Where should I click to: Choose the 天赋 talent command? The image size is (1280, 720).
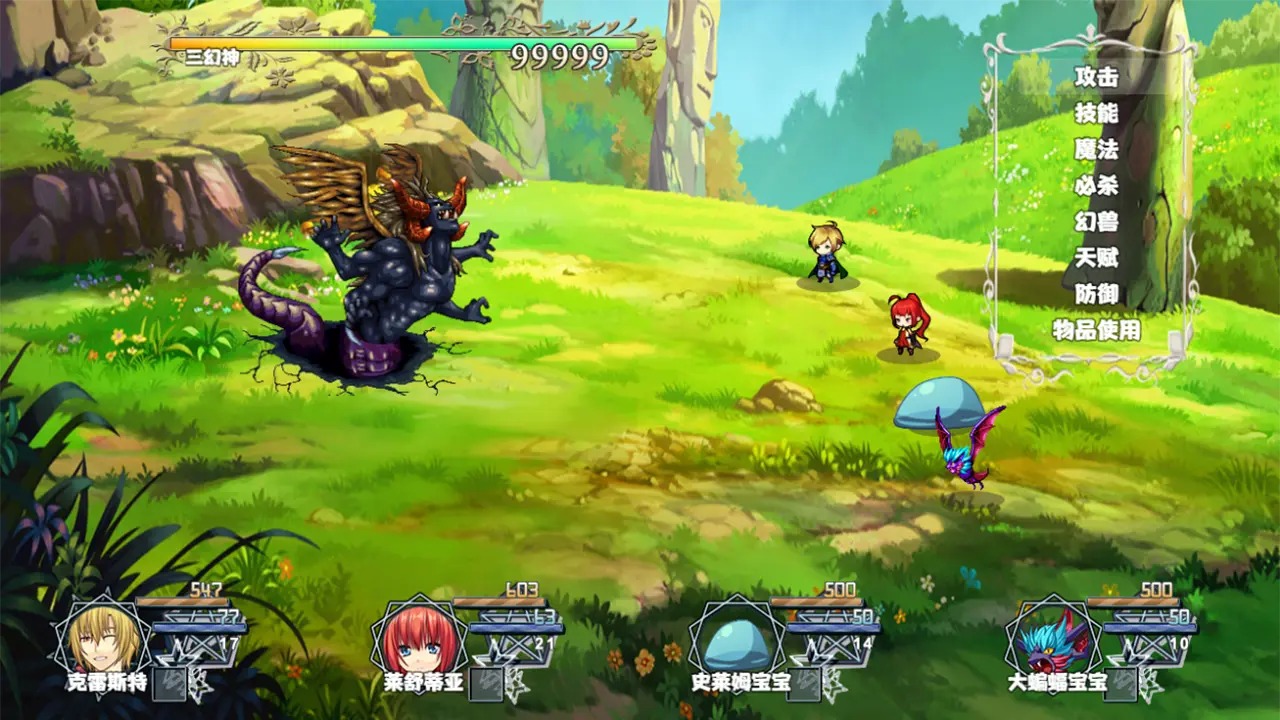click(x=1096, y=258)
